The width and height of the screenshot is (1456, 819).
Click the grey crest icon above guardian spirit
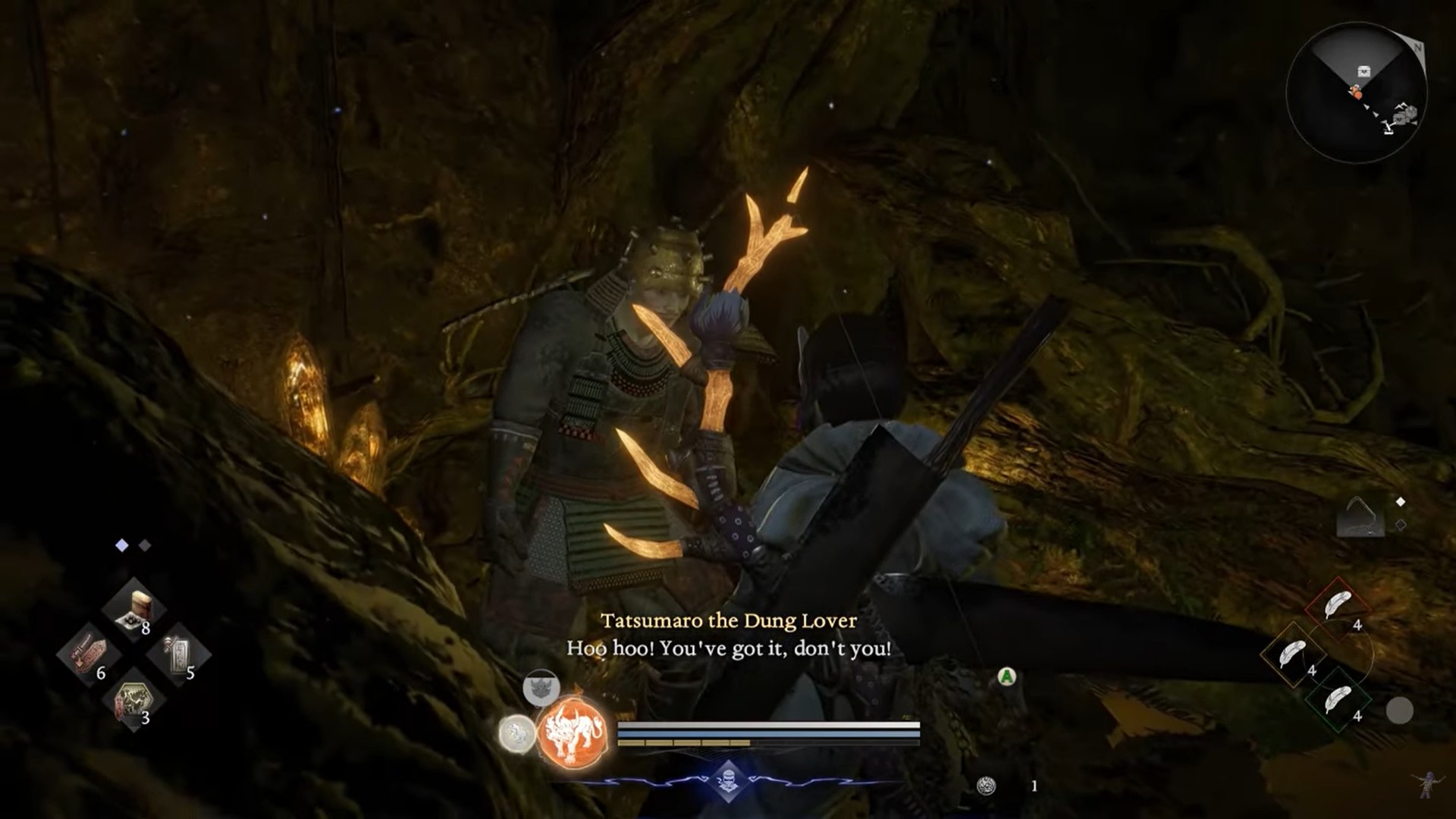(x=541, y=689)
